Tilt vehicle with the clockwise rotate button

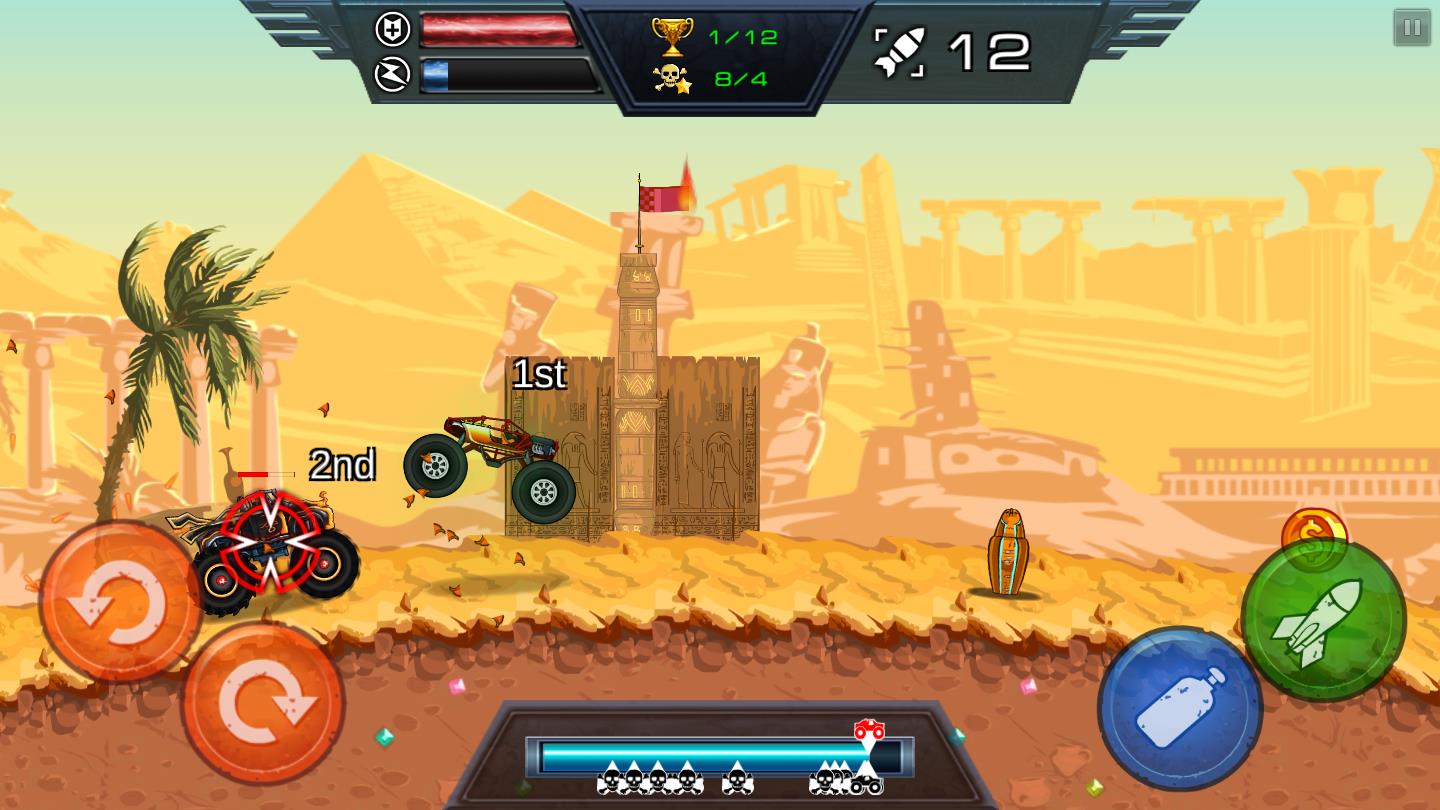(x=263, y=703)
